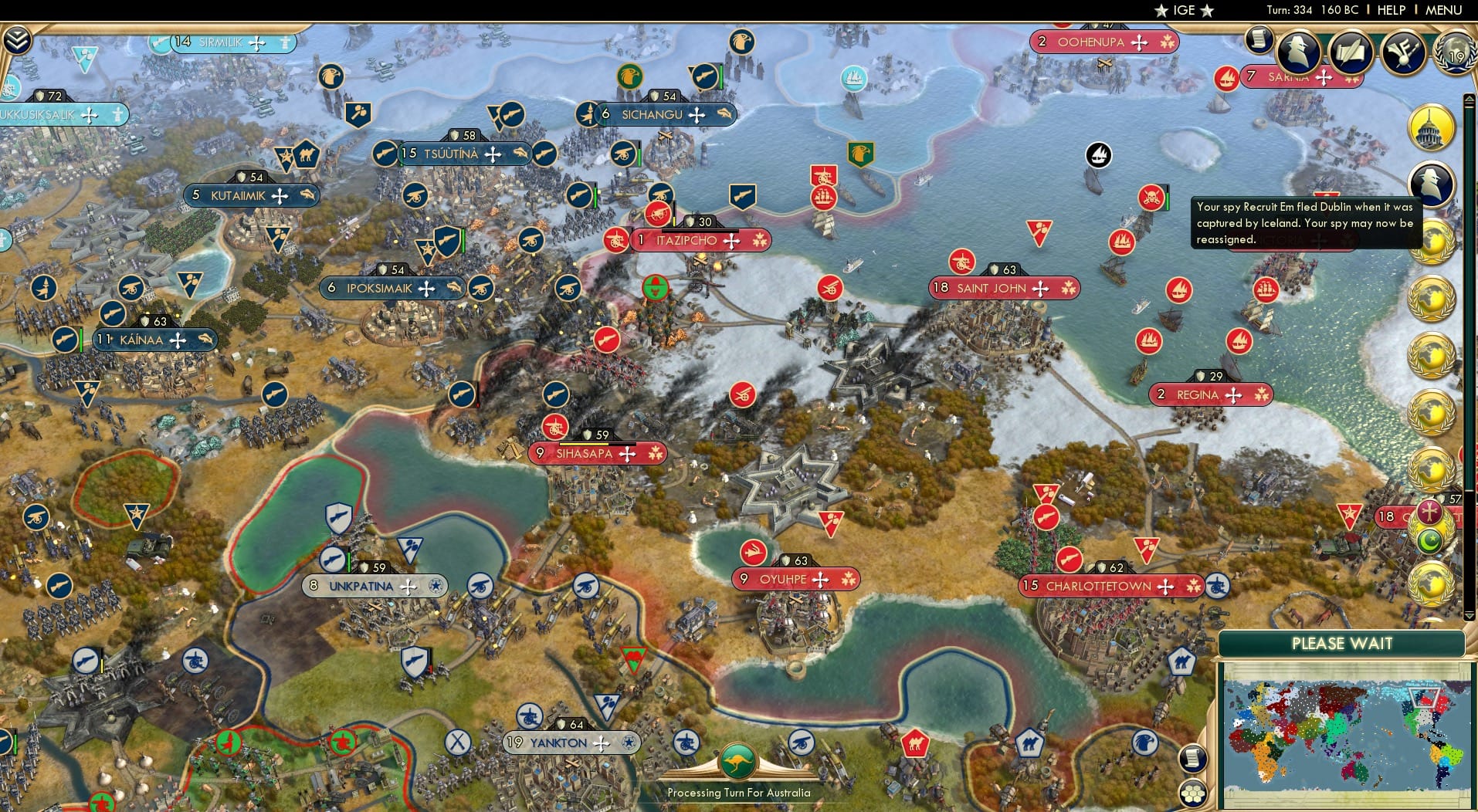Click the scroll icon above the honeycomb

pyautogui.click(x=1193, y=760)
